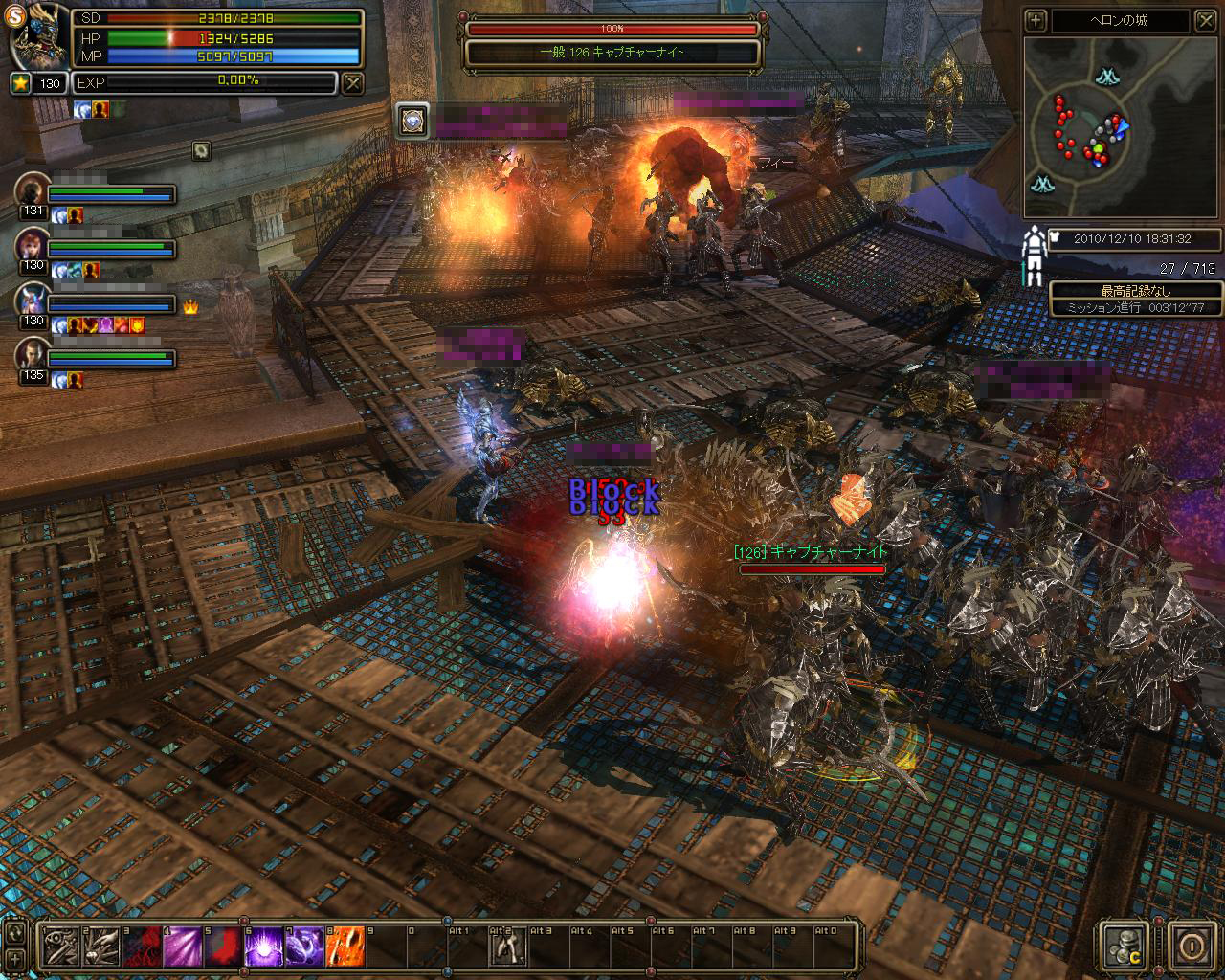This screenshot has width=1225, height=980.
Task: Click the white armor equipment status figure
Action: 1033,254
